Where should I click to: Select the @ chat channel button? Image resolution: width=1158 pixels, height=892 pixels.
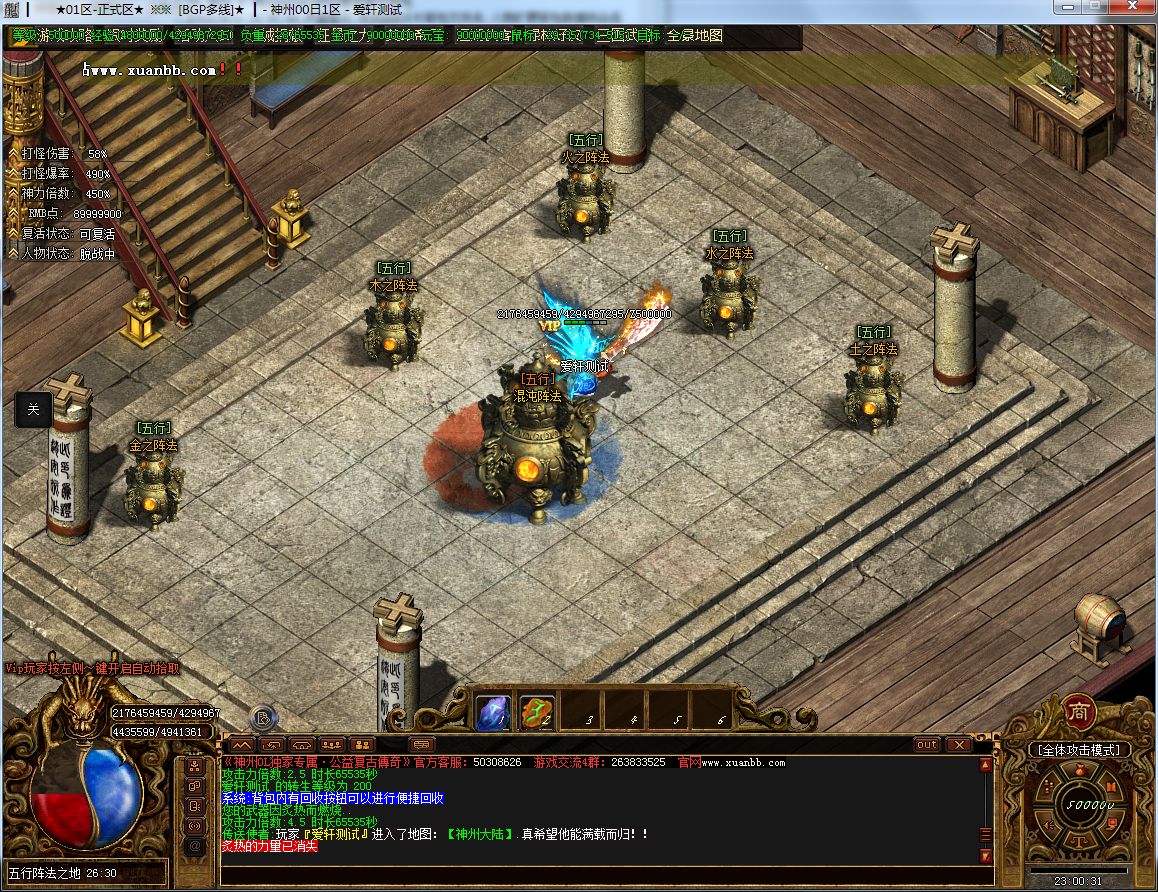[196, 846]
